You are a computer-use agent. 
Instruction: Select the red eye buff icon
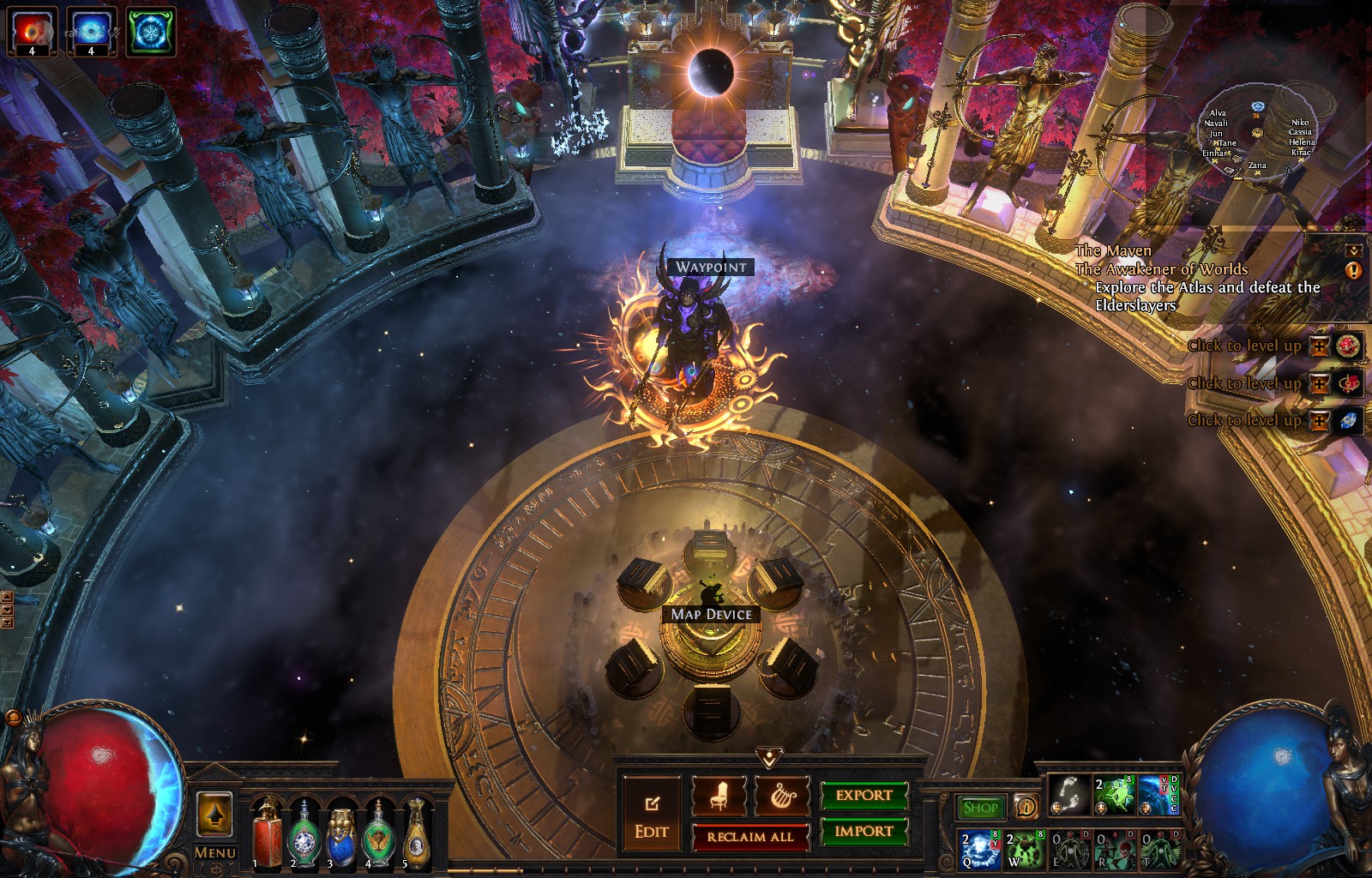[x=33, y=31]
